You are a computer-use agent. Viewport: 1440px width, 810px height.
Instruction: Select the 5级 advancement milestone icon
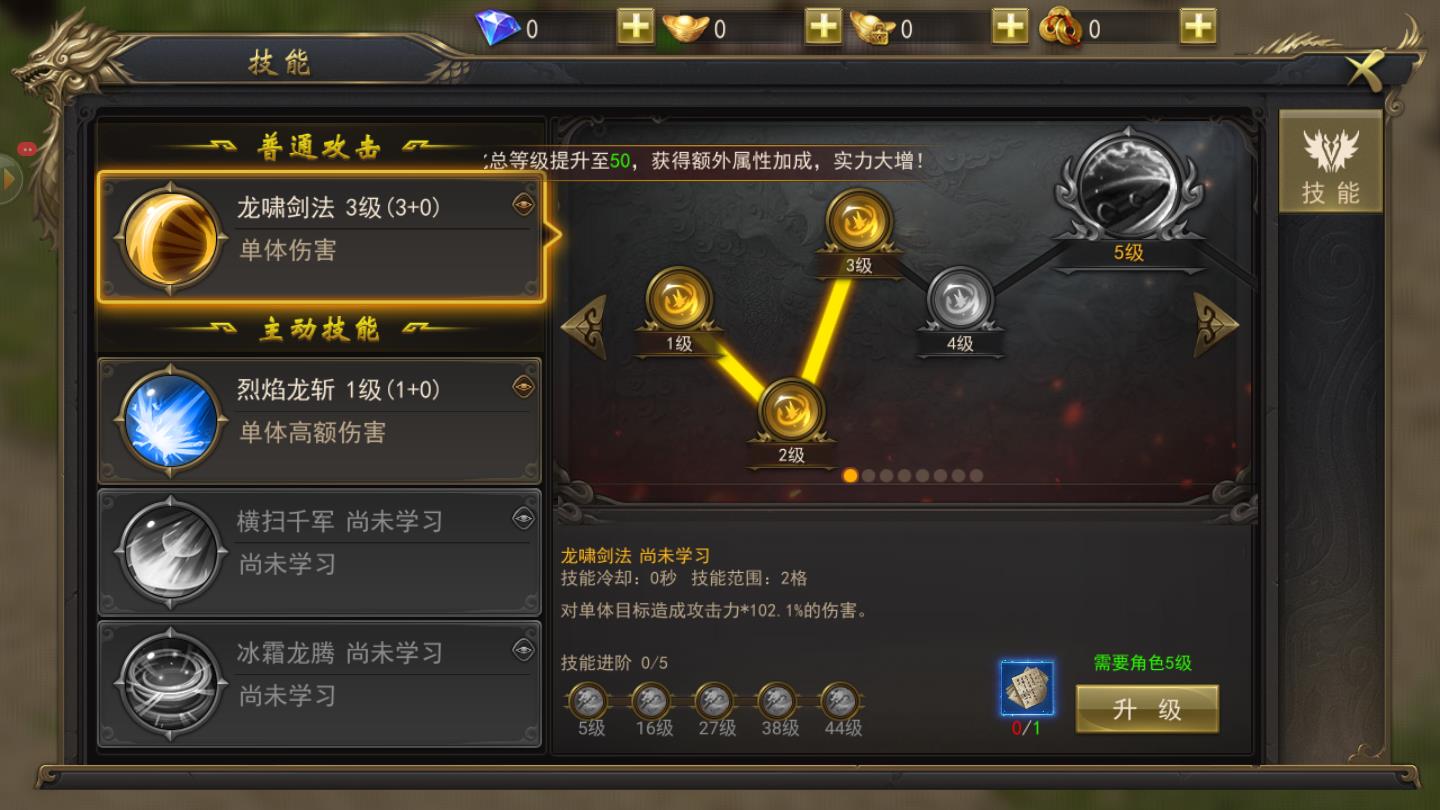pyautogui.click(x=590, y=700)
